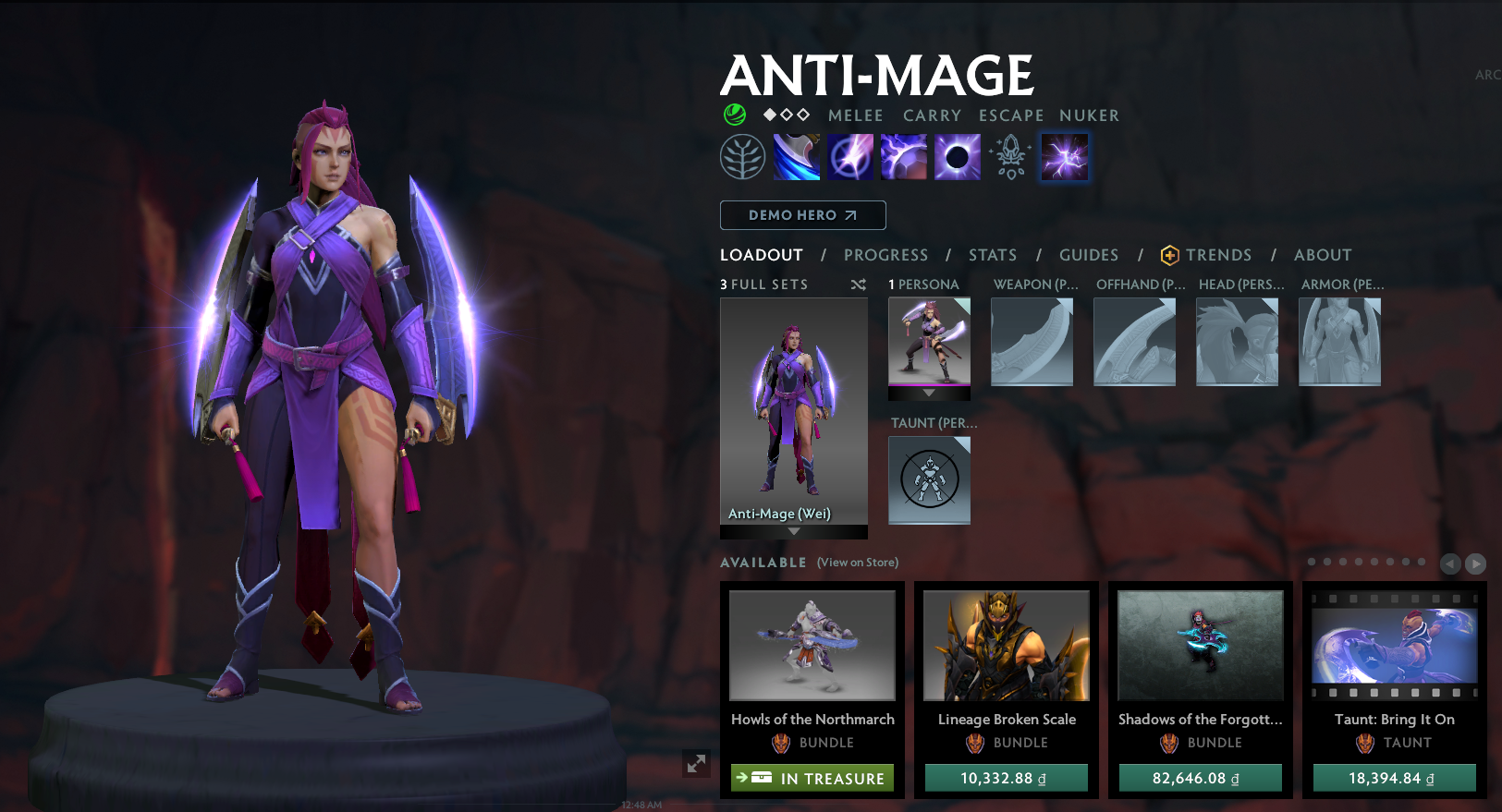
Task: Click the shuffle icon next to 3 Full Sets
Action: coord(858,285)
